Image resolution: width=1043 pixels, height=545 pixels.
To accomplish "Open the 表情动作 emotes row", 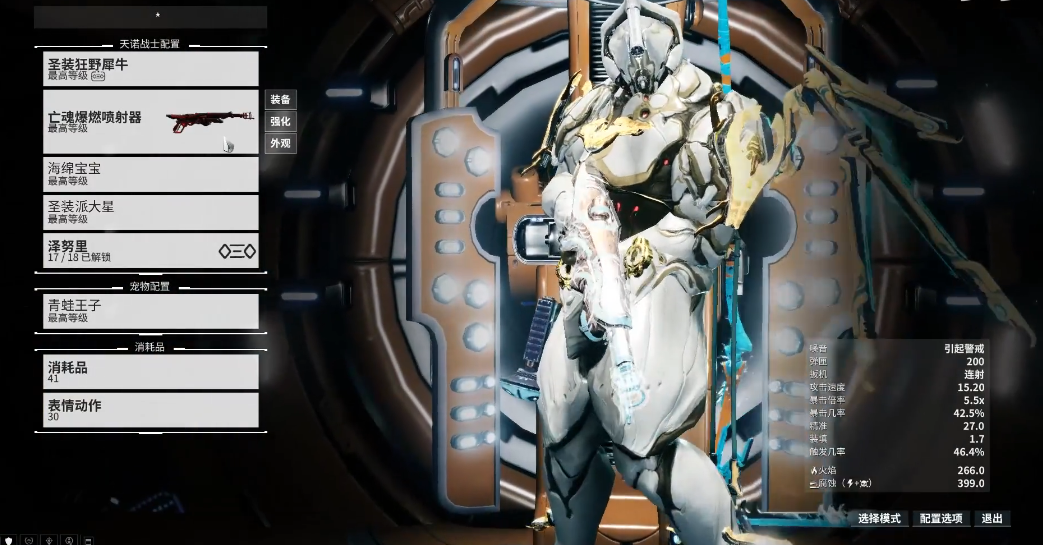I will click(151, 410).
